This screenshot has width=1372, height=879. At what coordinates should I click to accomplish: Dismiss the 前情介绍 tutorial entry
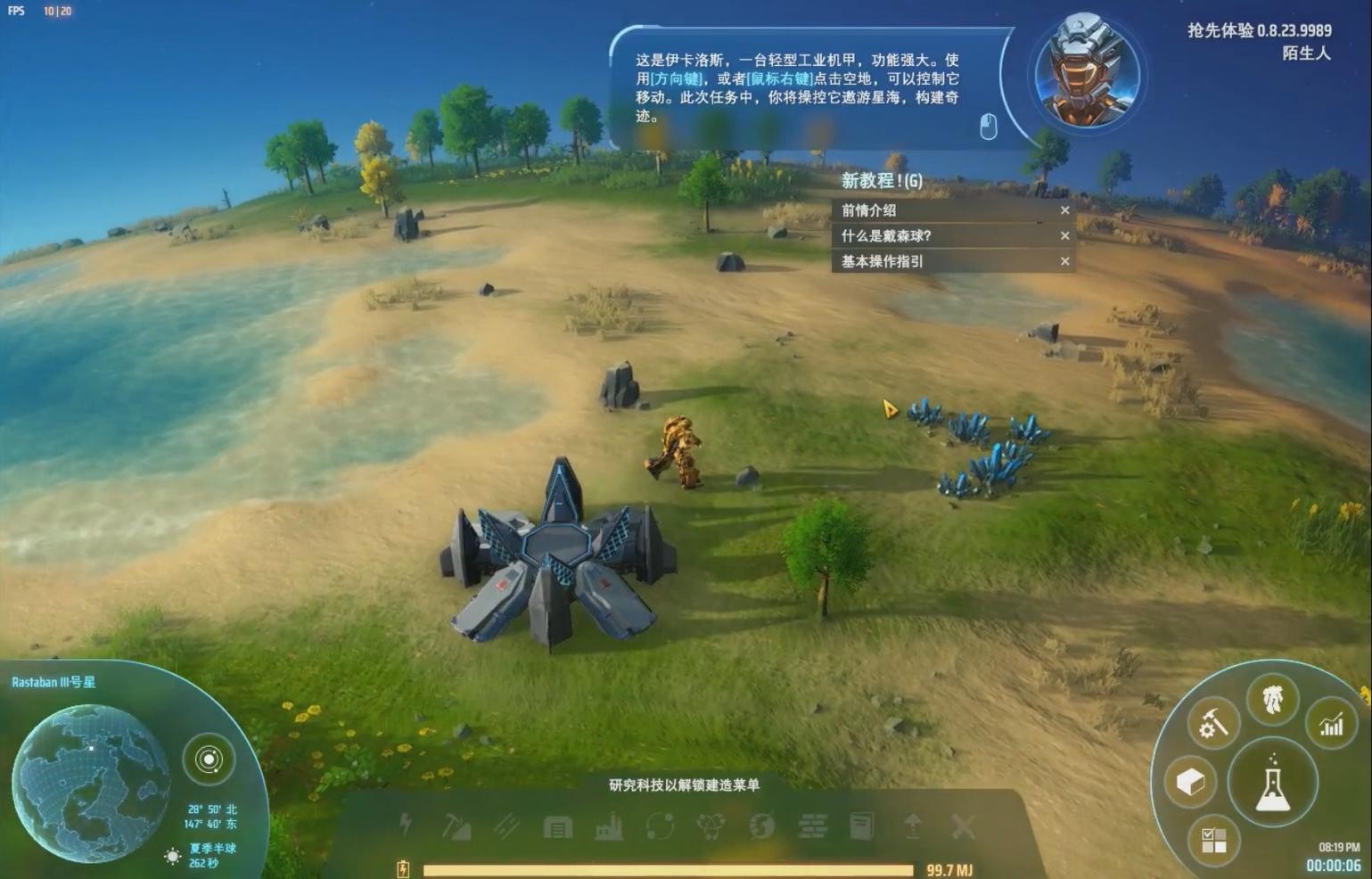(1064, 210)
